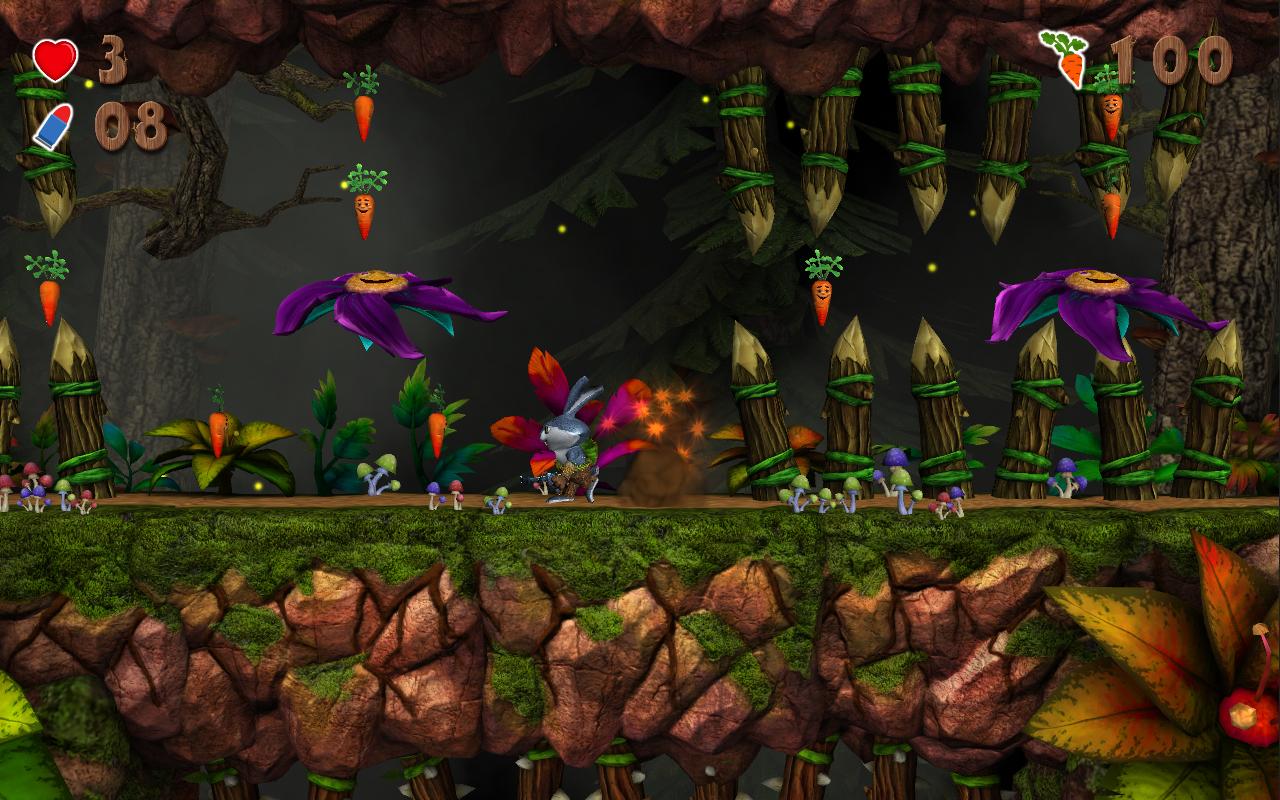
Task: Select the blue bullet ammo icon
Action: 52,127
